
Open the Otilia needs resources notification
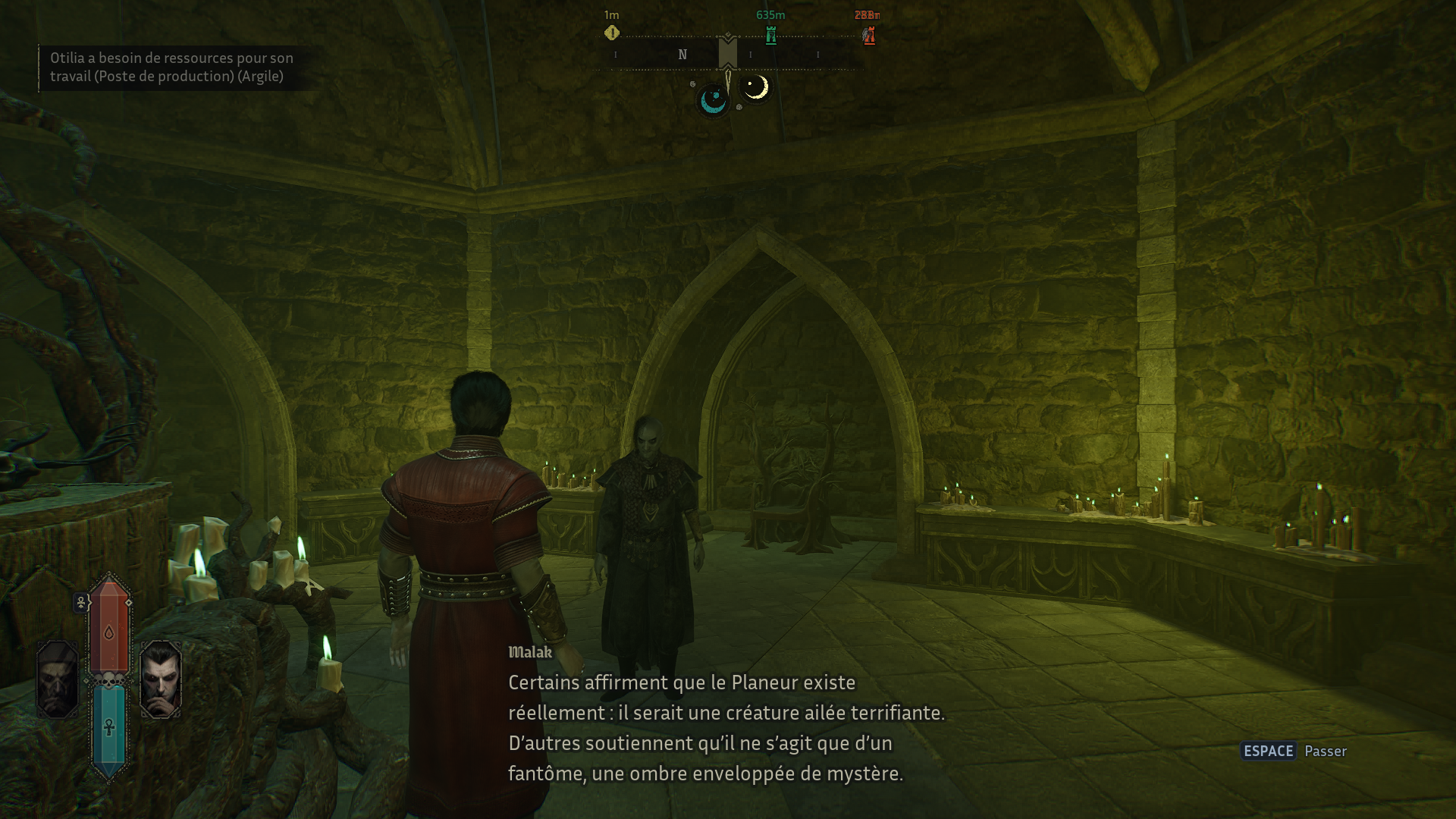171,67
